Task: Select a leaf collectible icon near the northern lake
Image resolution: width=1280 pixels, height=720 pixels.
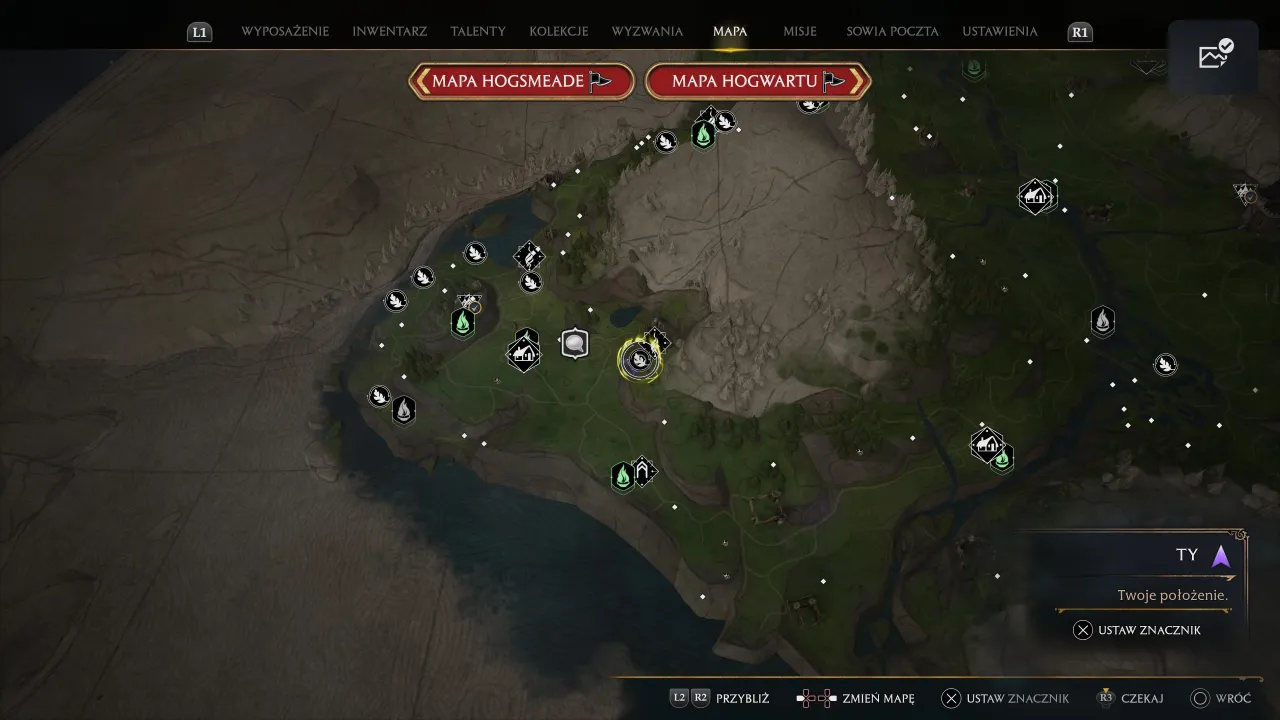Action: 476,252
